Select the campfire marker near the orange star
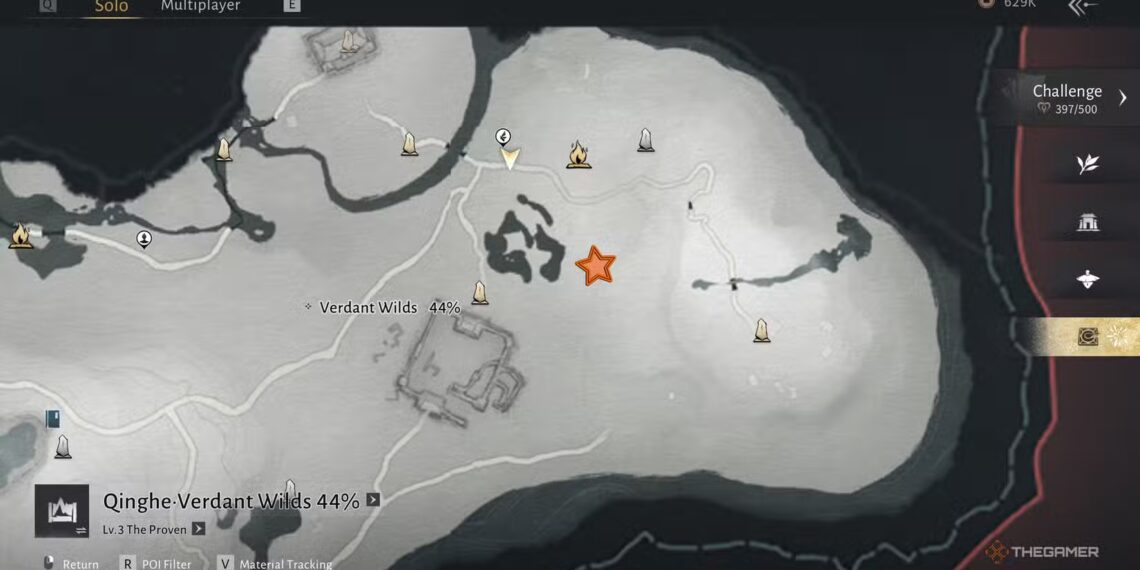The image size is (1140, 570). click(578, 154)
